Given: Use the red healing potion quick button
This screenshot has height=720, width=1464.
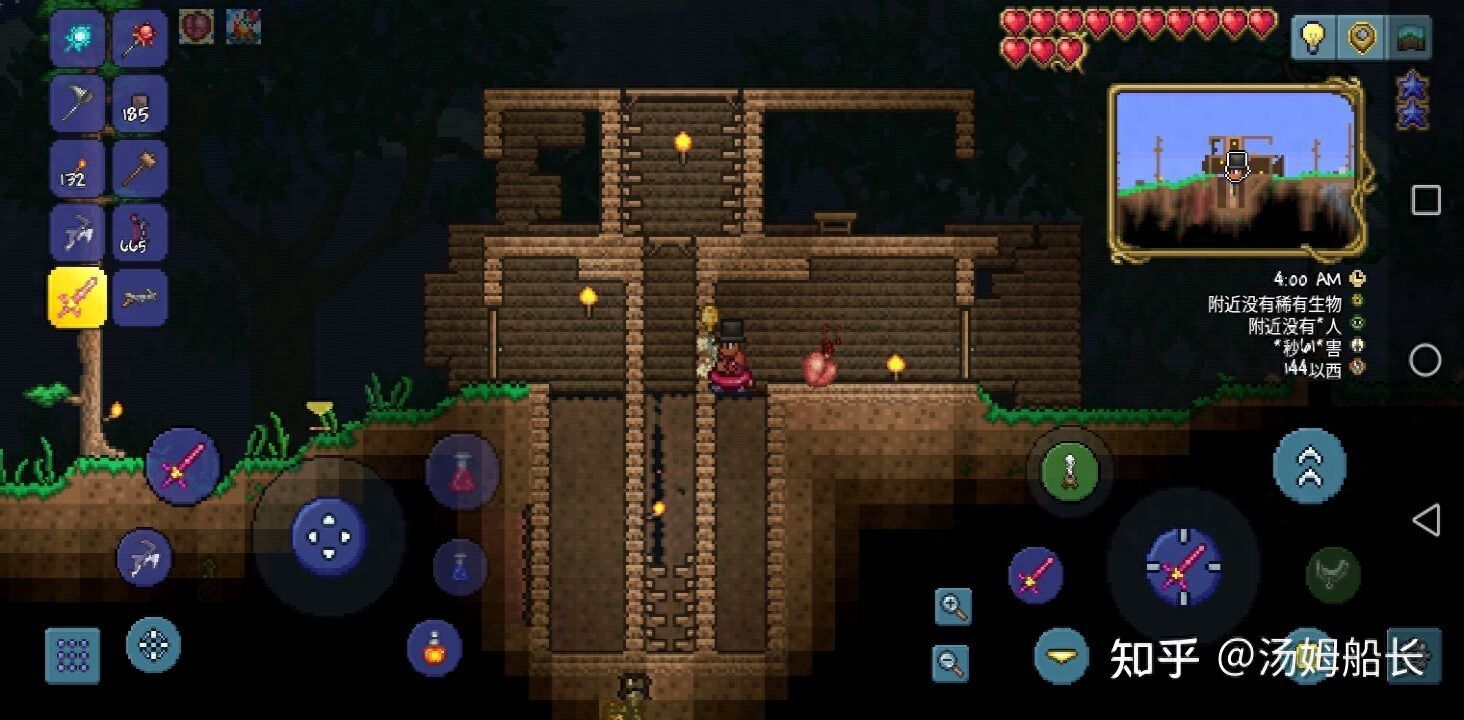Looking at the screenshot, I should (x=462, y=472).
